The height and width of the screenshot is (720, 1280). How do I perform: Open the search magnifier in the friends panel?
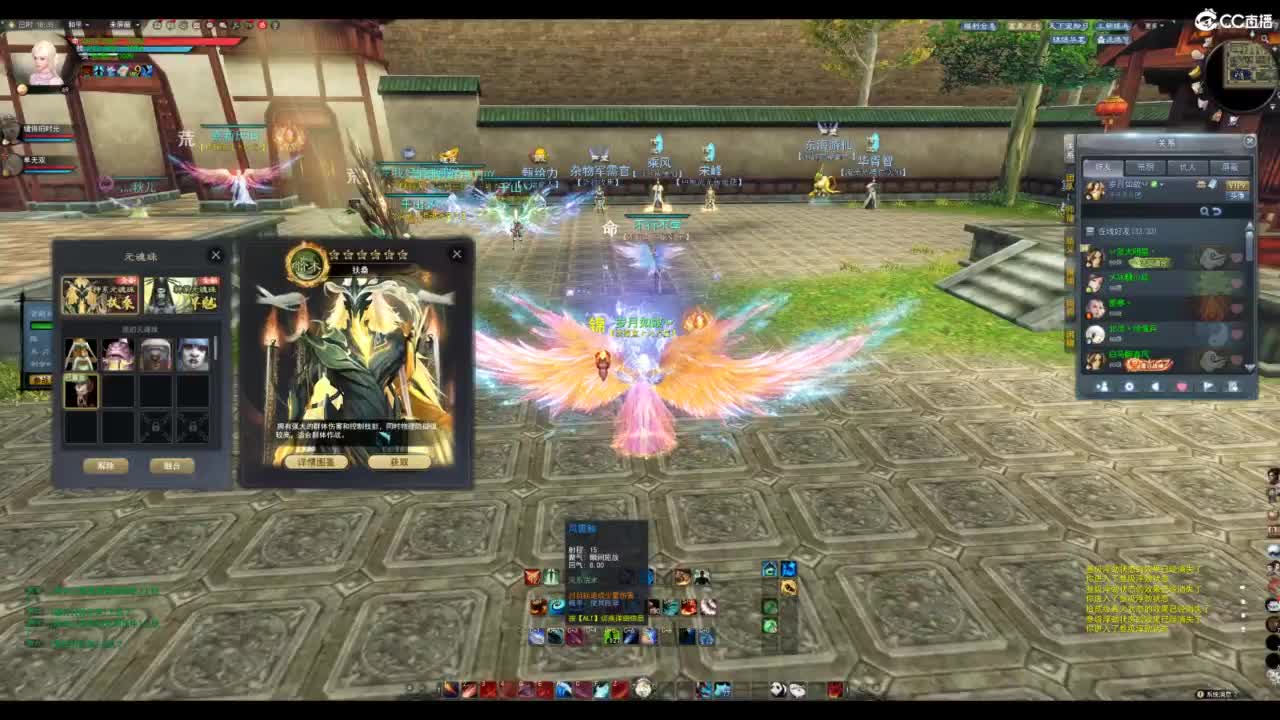point(1205,210)
